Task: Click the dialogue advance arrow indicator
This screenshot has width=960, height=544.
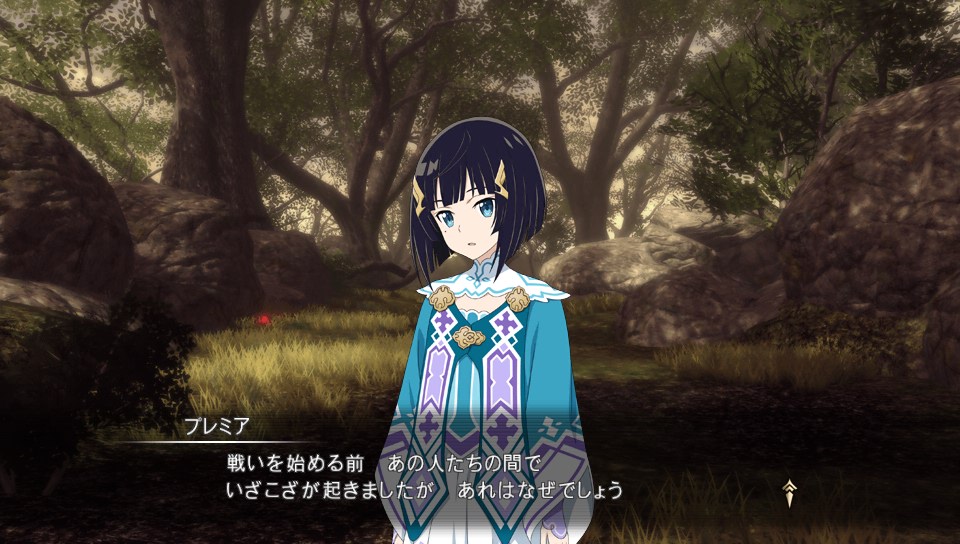Action: pos(790,490)
